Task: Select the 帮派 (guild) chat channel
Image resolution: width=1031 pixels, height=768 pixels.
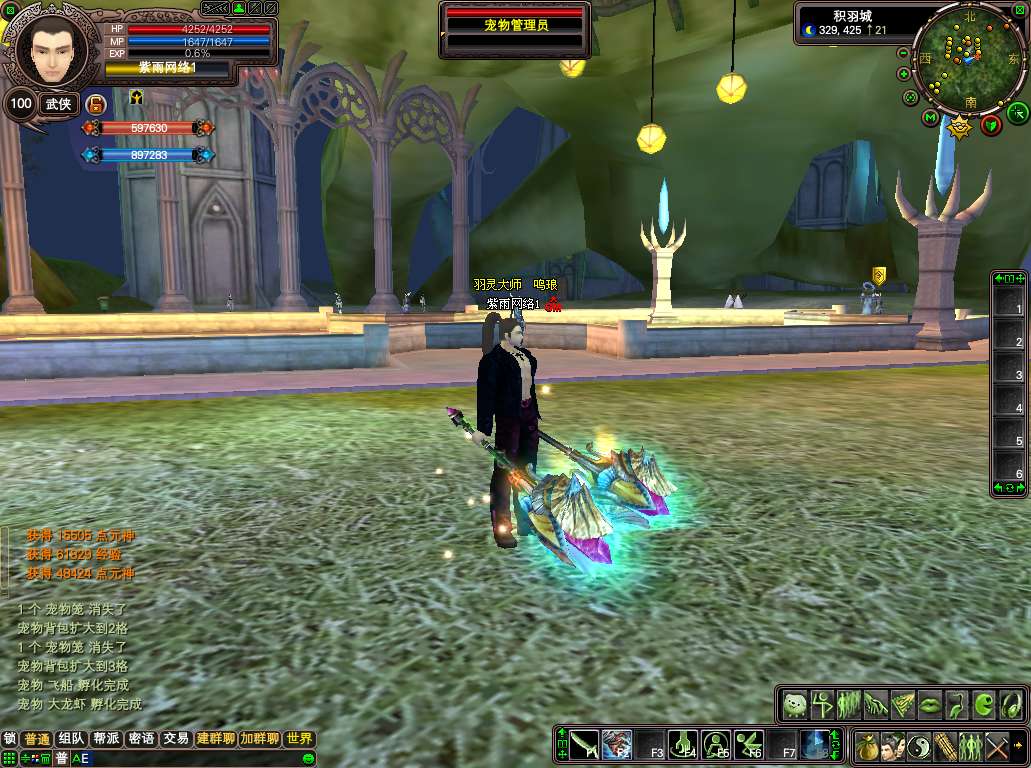Action: pos(106,739)
